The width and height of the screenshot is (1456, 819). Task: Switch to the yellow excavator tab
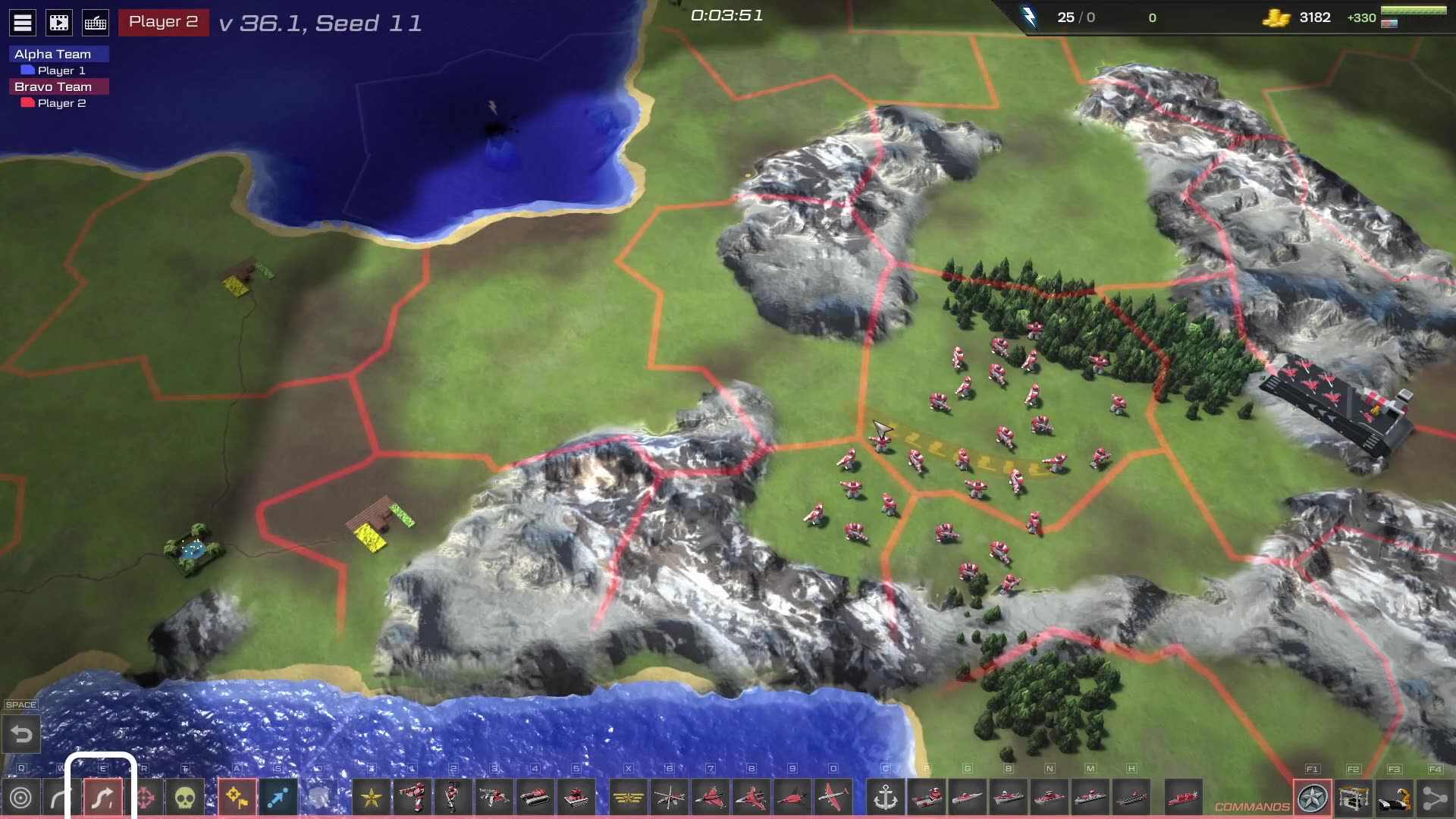click(1395, 798)
